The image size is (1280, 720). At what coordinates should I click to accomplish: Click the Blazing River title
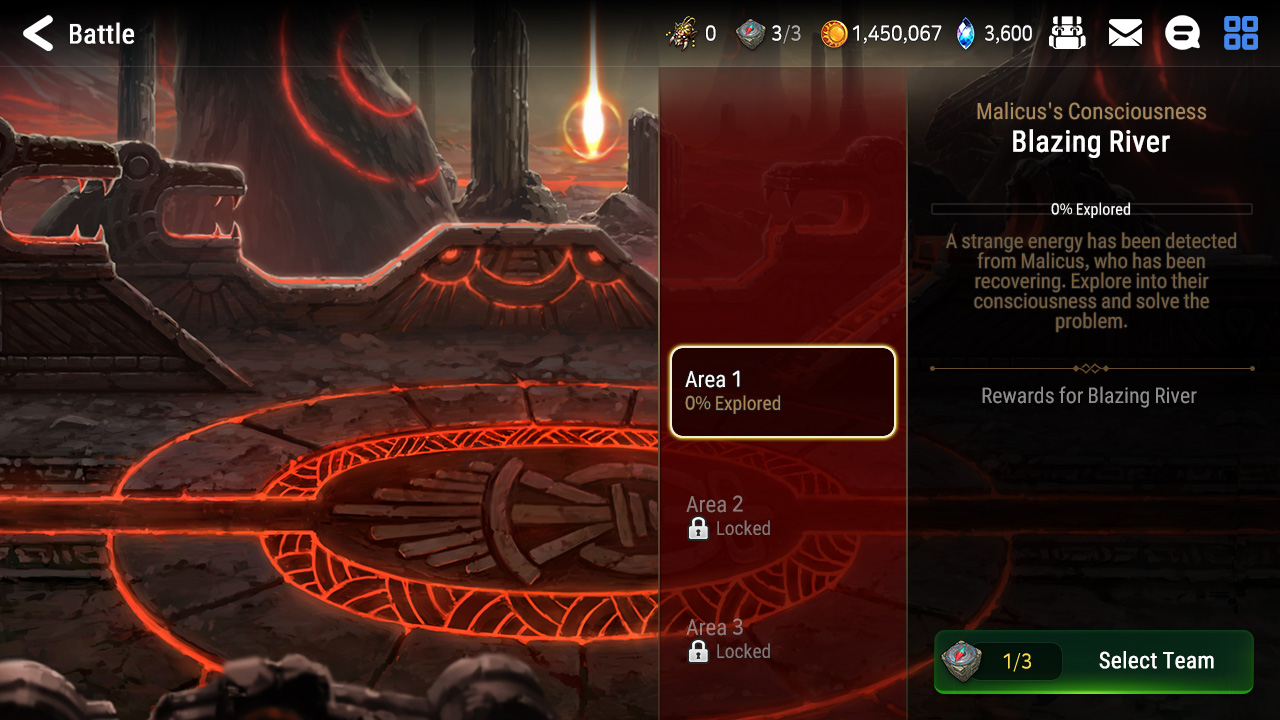[1091, 142]
